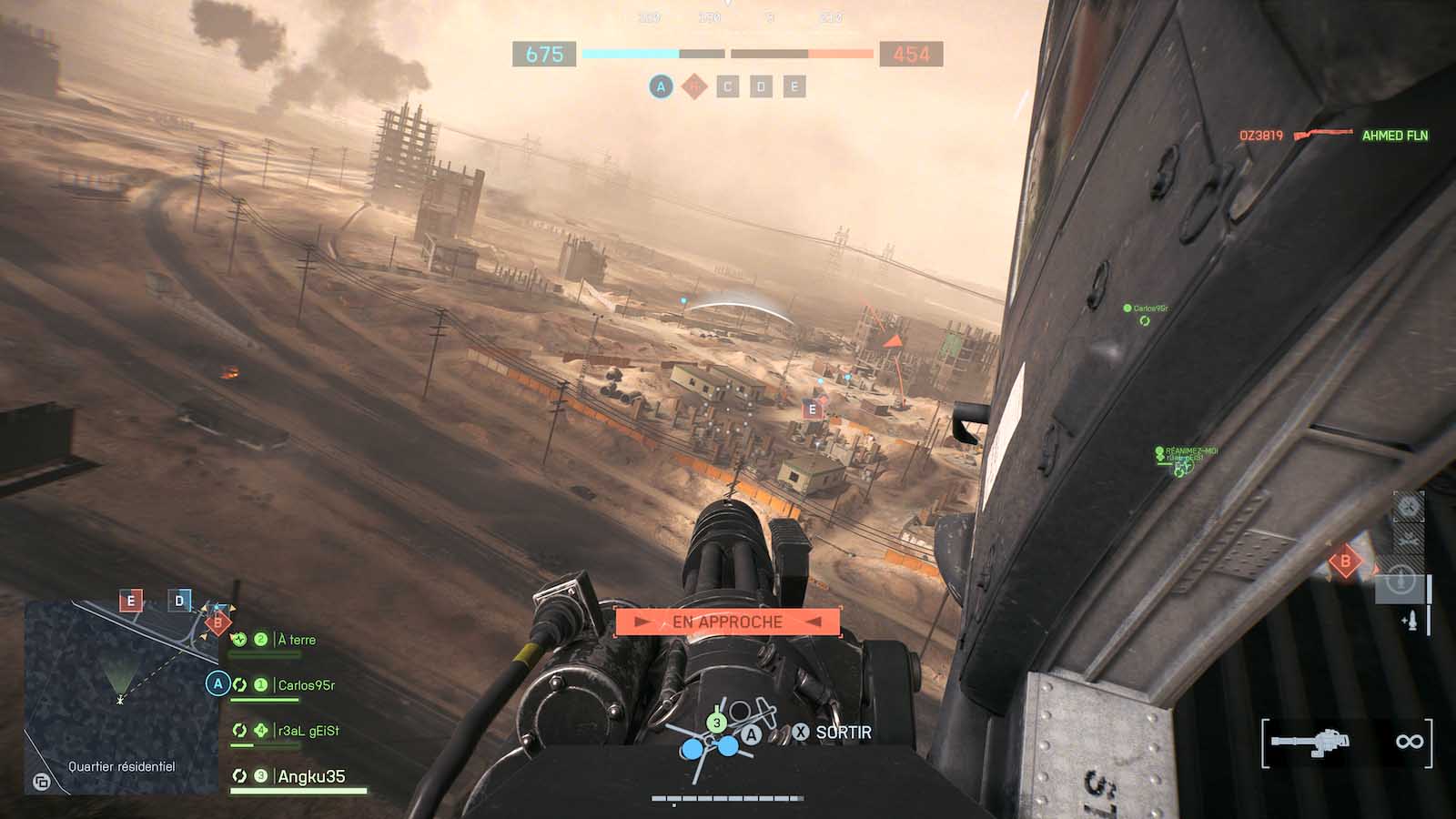Click the EN APPROCHE warning banner
1456x819 pixels.
point(727,622)
